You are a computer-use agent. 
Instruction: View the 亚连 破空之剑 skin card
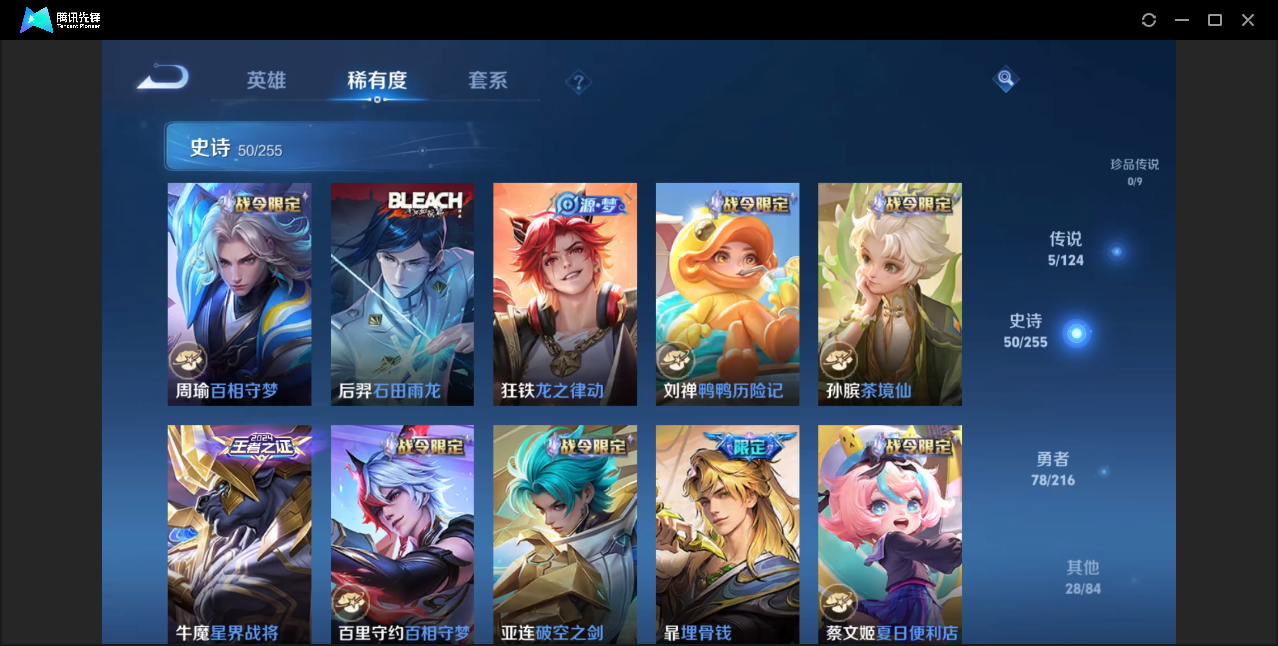tap(564, 535)
